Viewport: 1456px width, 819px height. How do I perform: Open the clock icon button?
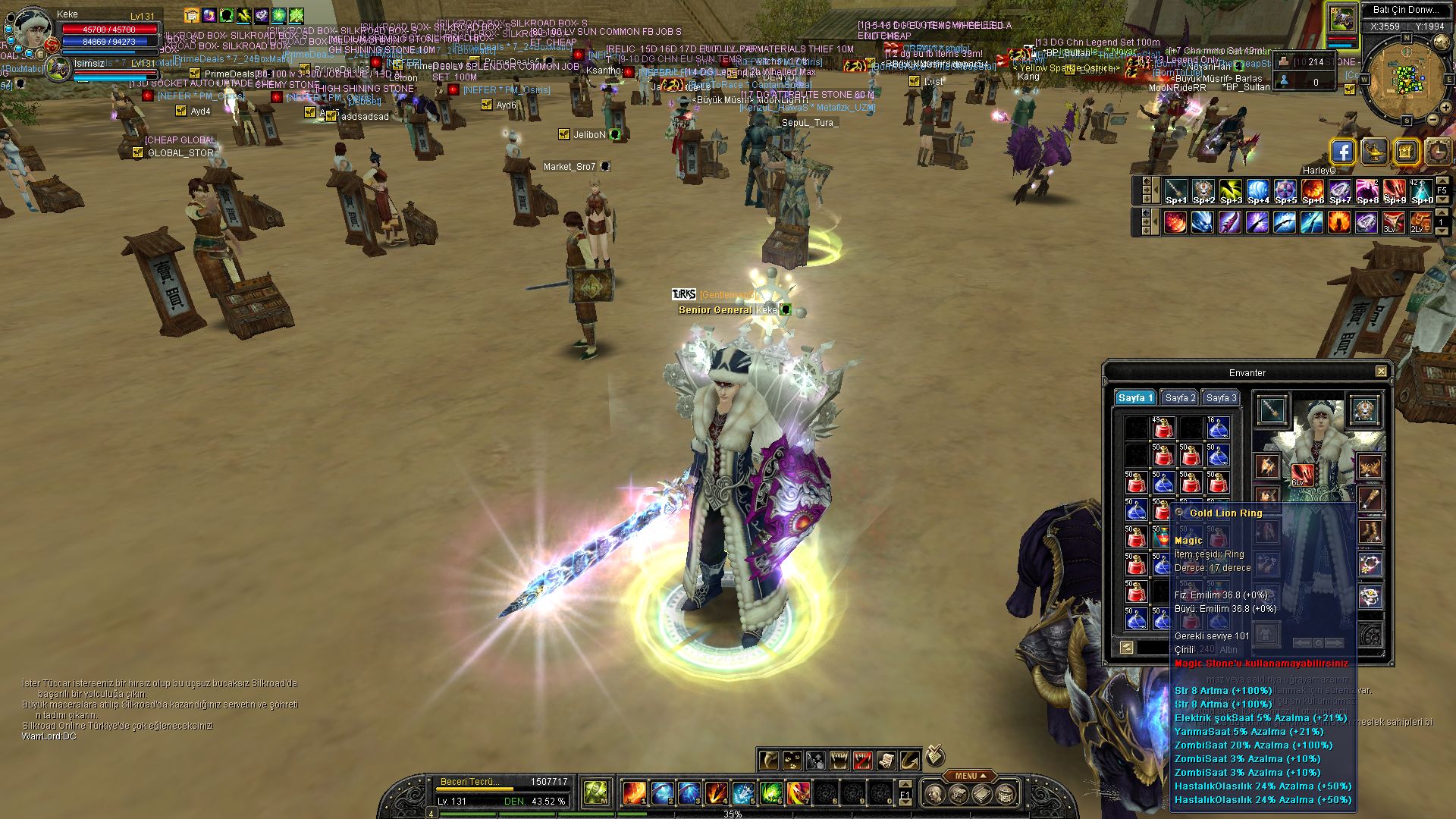click(x=1438, y=152)
